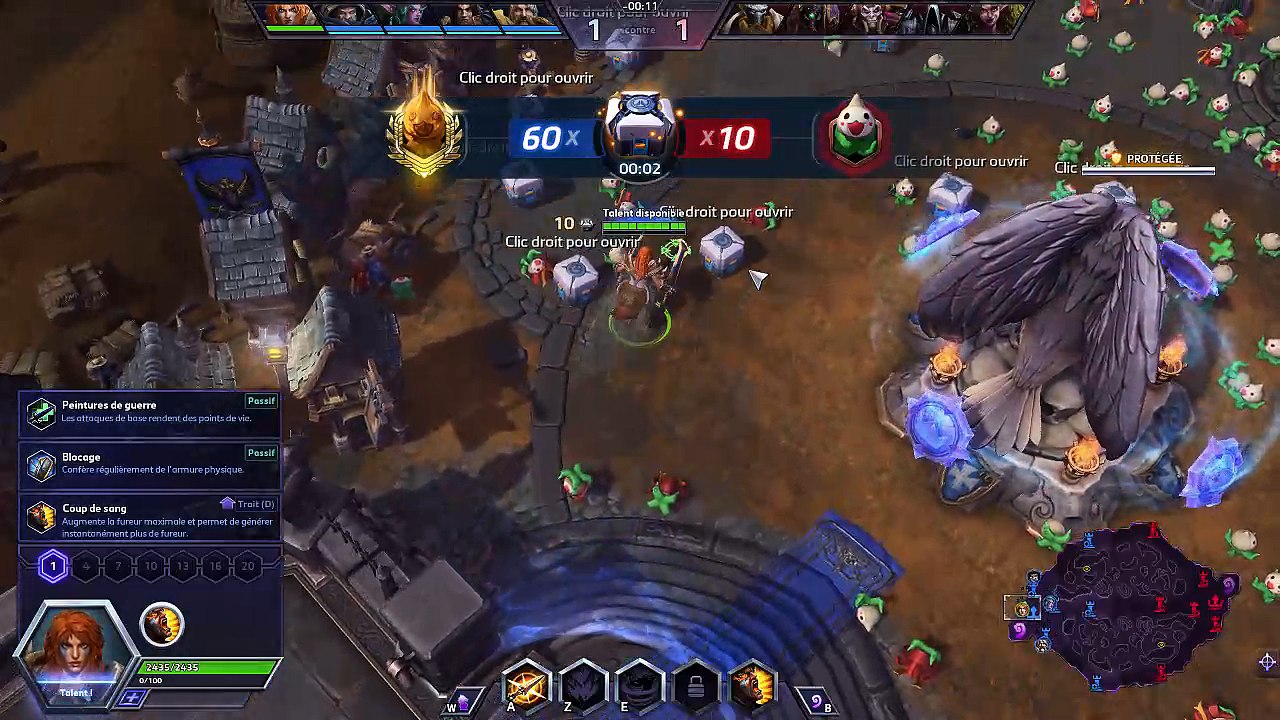Pick the Blocage talent
This screenshot has width=1280, height=720.
[x=150, y=463]
